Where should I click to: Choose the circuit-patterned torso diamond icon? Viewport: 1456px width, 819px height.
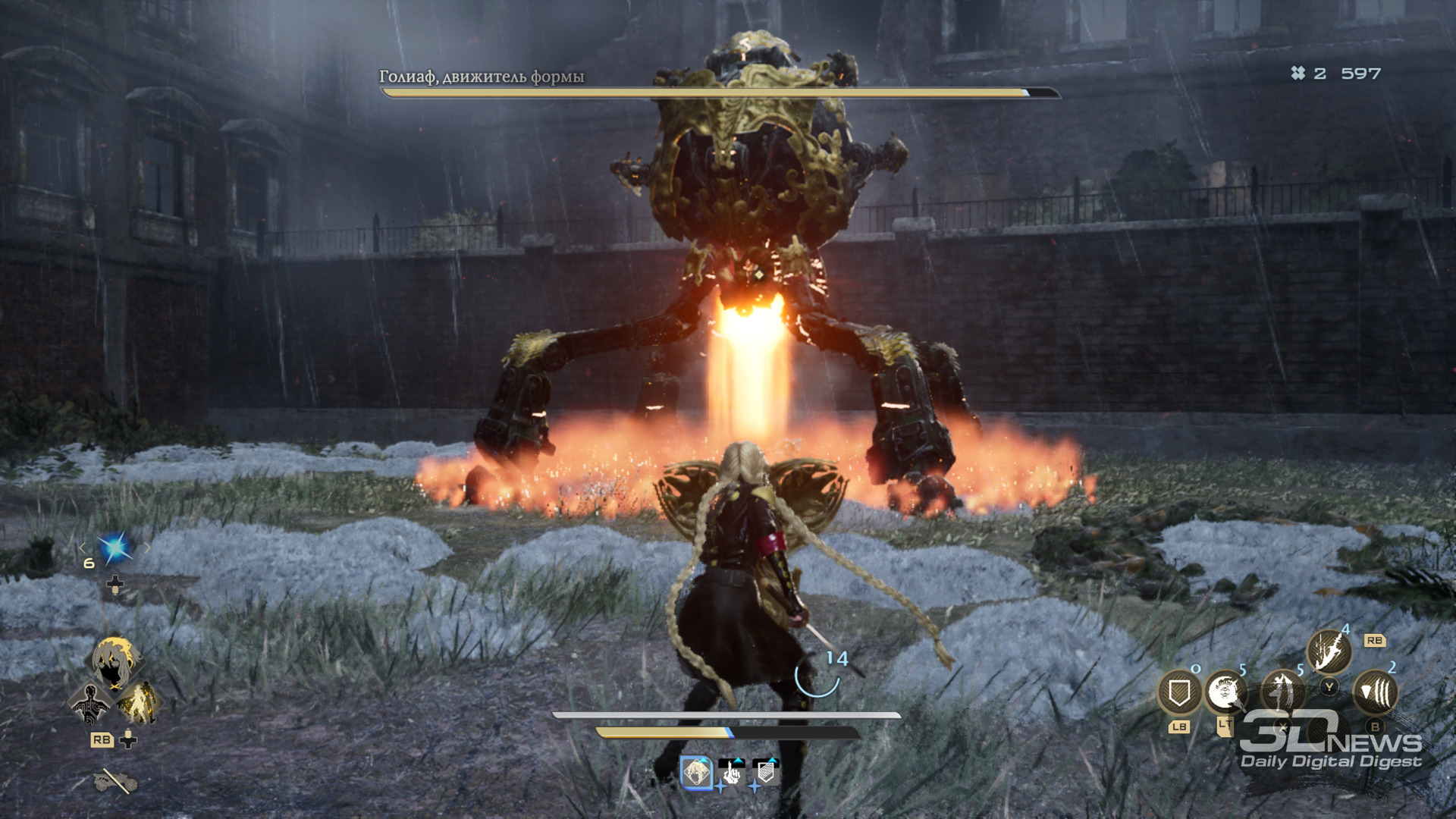90,702
